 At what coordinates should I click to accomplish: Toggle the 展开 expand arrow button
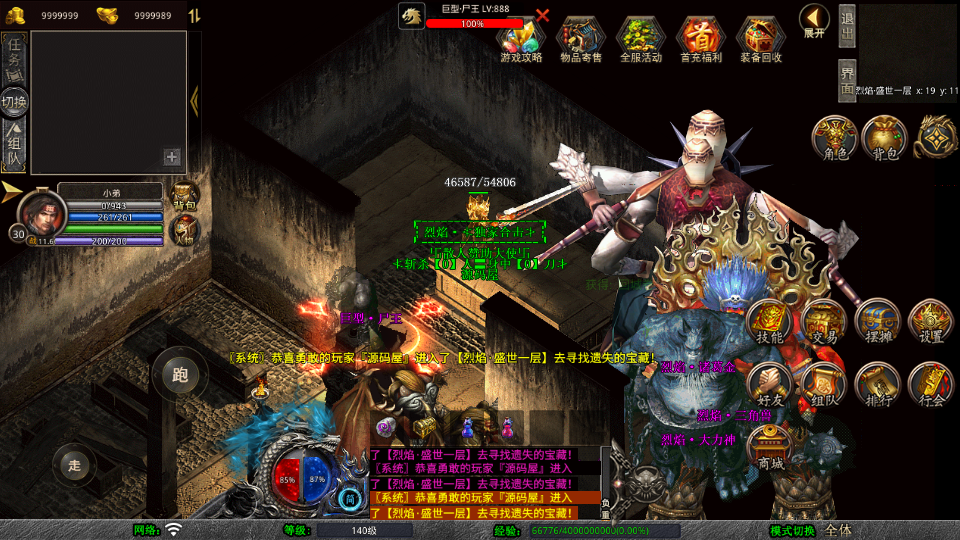pos(814,19)
